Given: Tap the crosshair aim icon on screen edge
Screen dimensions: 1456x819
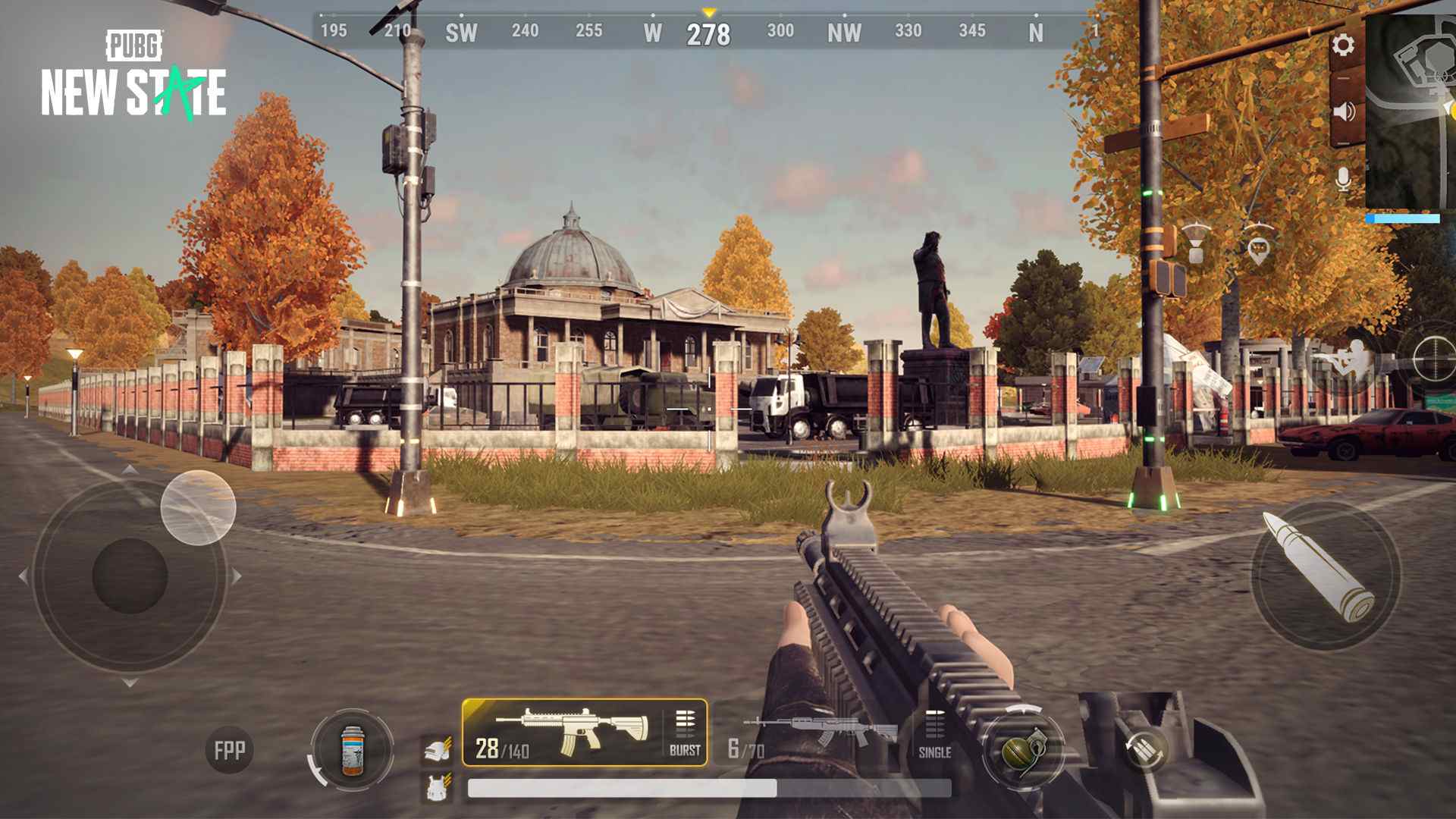Looking at the screenshot, I should 1434,359.
